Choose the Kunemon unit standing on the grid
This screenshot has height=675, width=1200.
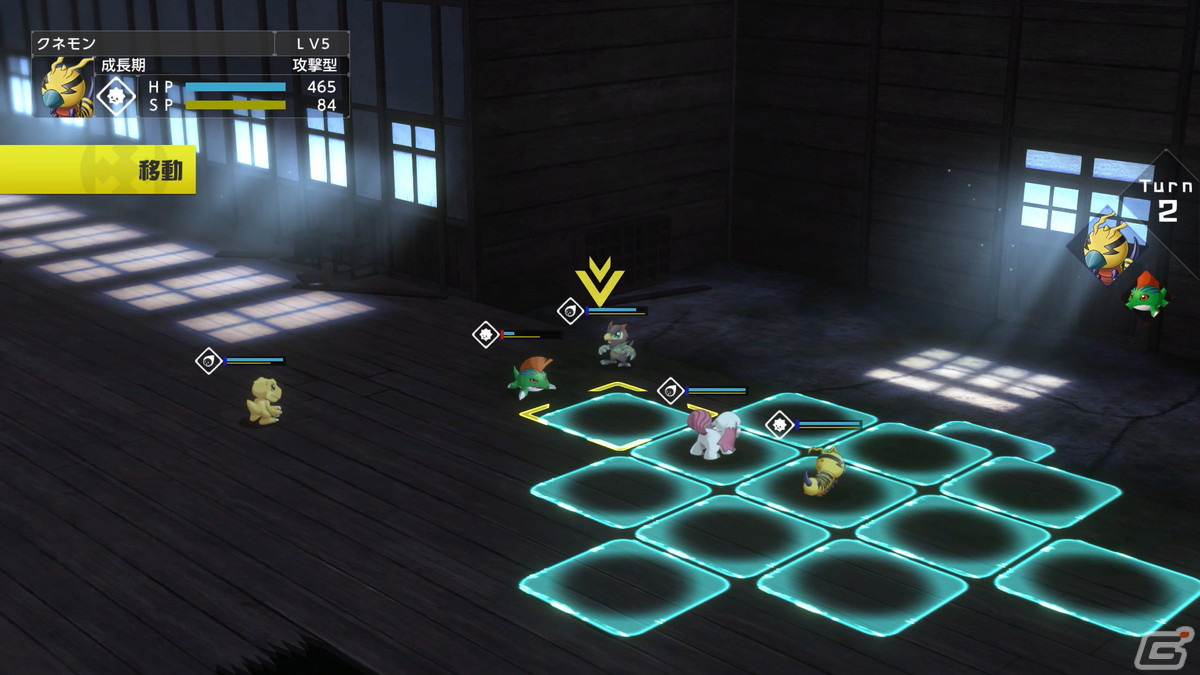823,471
